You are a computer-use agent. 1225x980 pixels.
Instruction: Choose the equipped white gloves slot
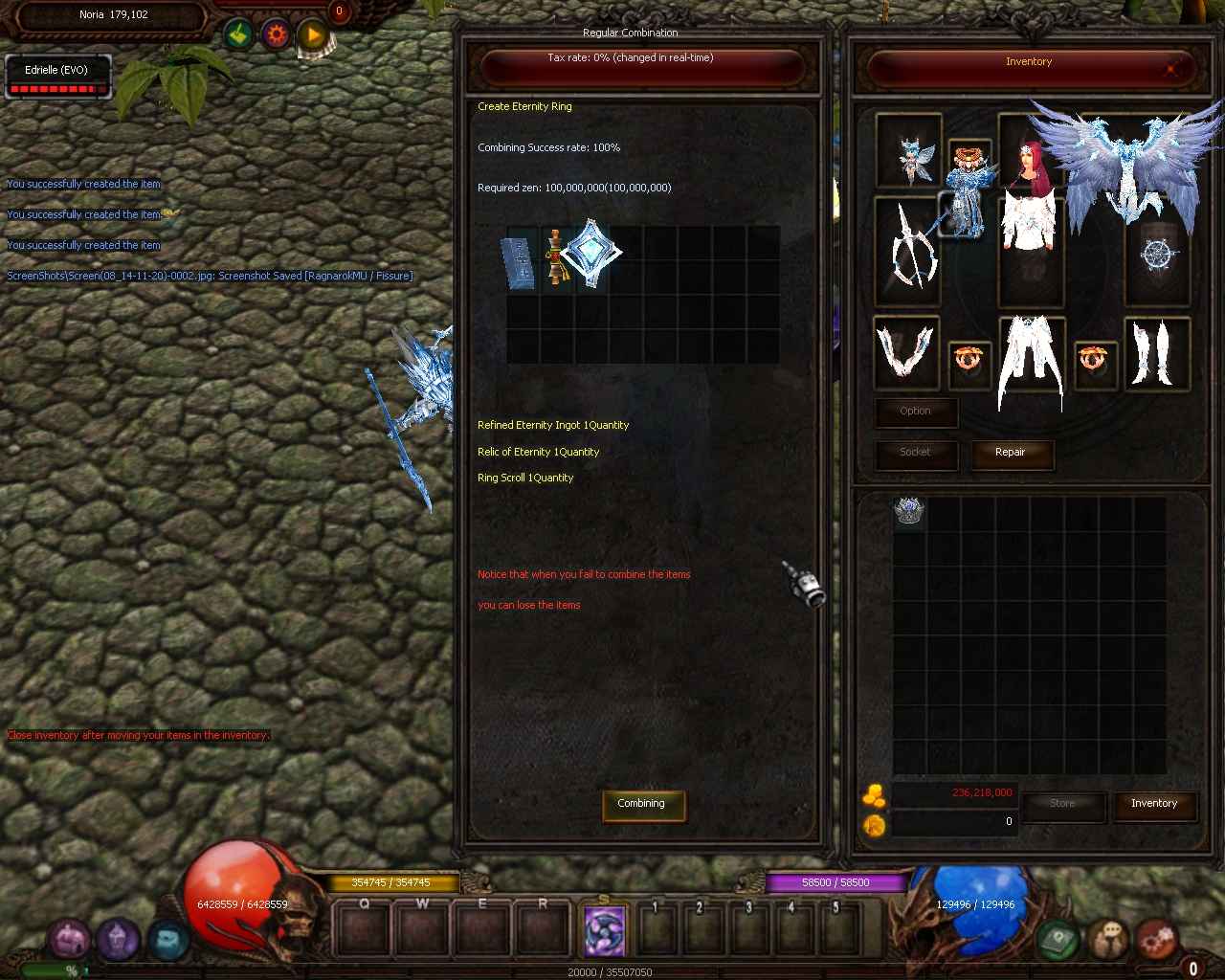[x=905, y=351]
